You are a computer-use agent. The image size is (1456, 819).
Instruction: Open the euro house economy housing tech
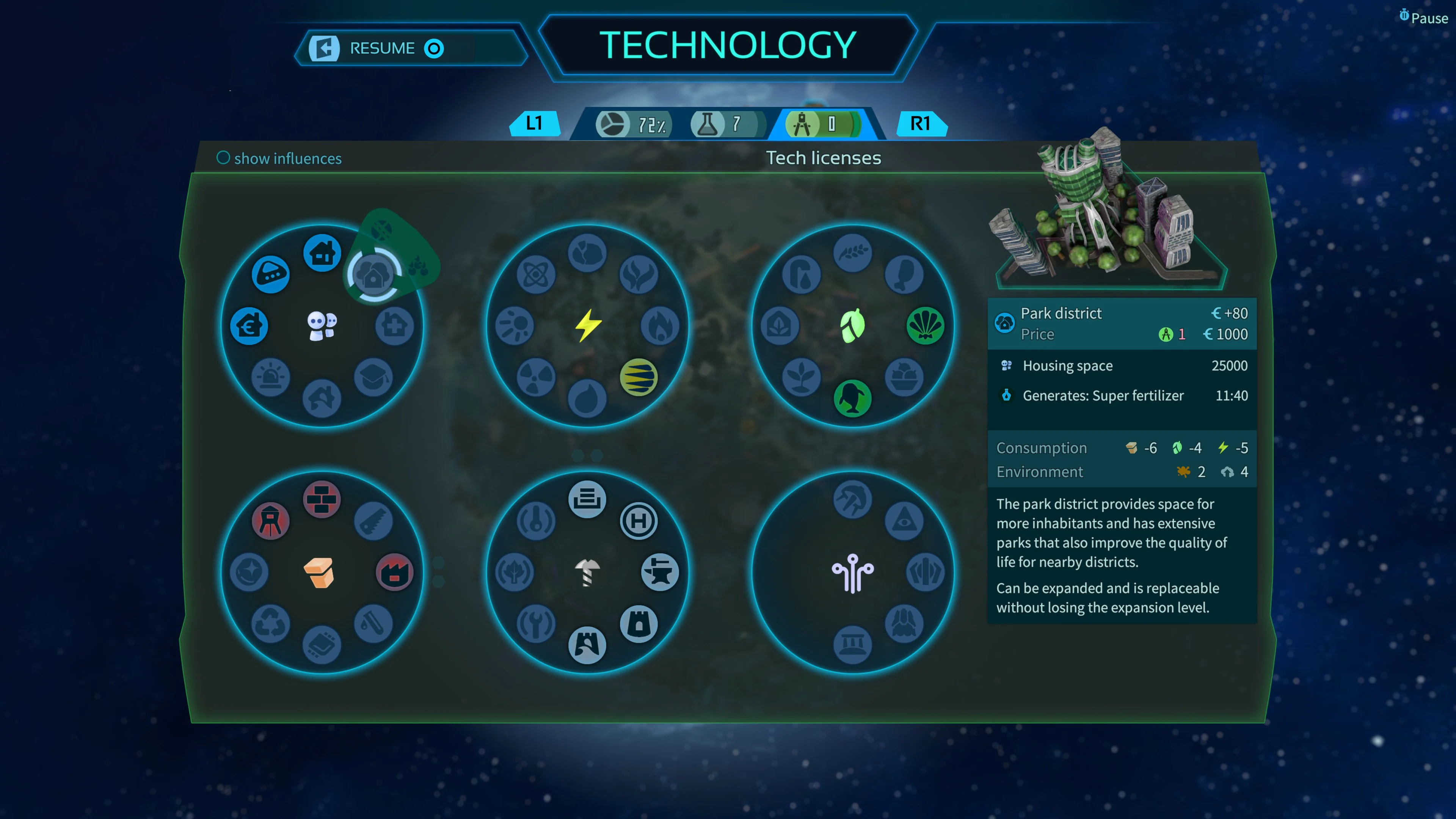(249, 326)
